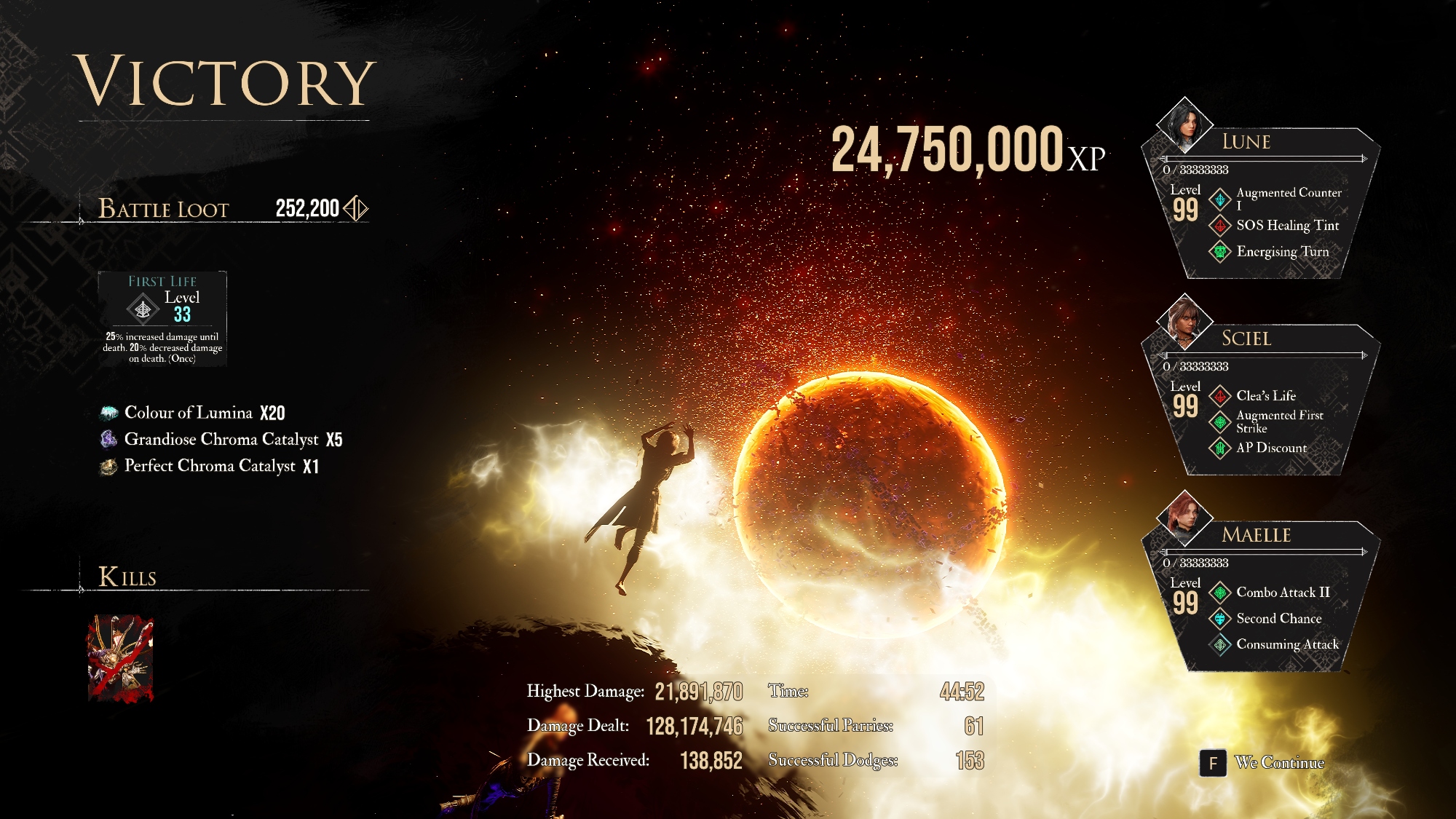Select the defeated enemy kill thumbnail

(x=121, y=658)
